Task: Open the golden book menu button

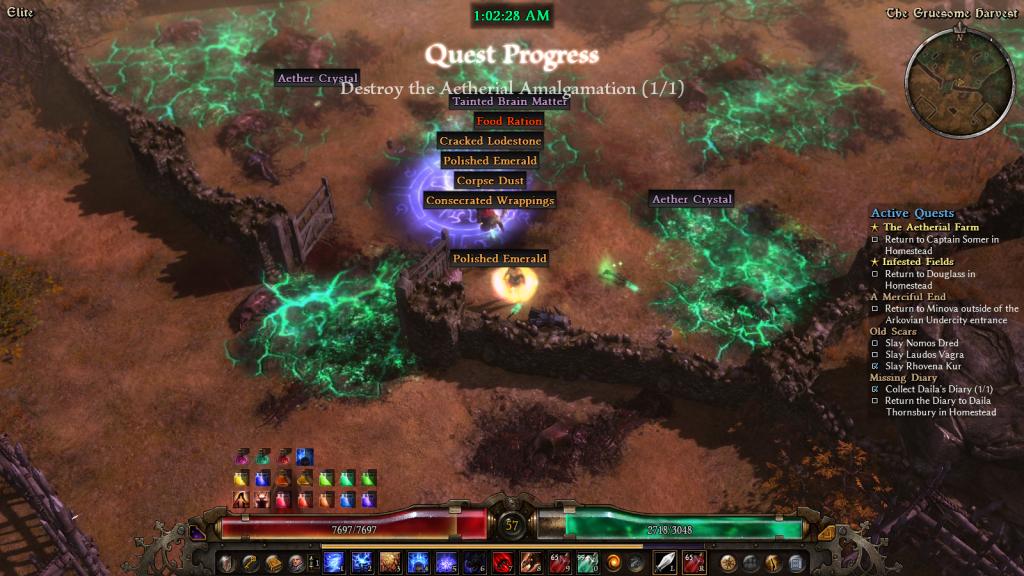Action: 273,563
